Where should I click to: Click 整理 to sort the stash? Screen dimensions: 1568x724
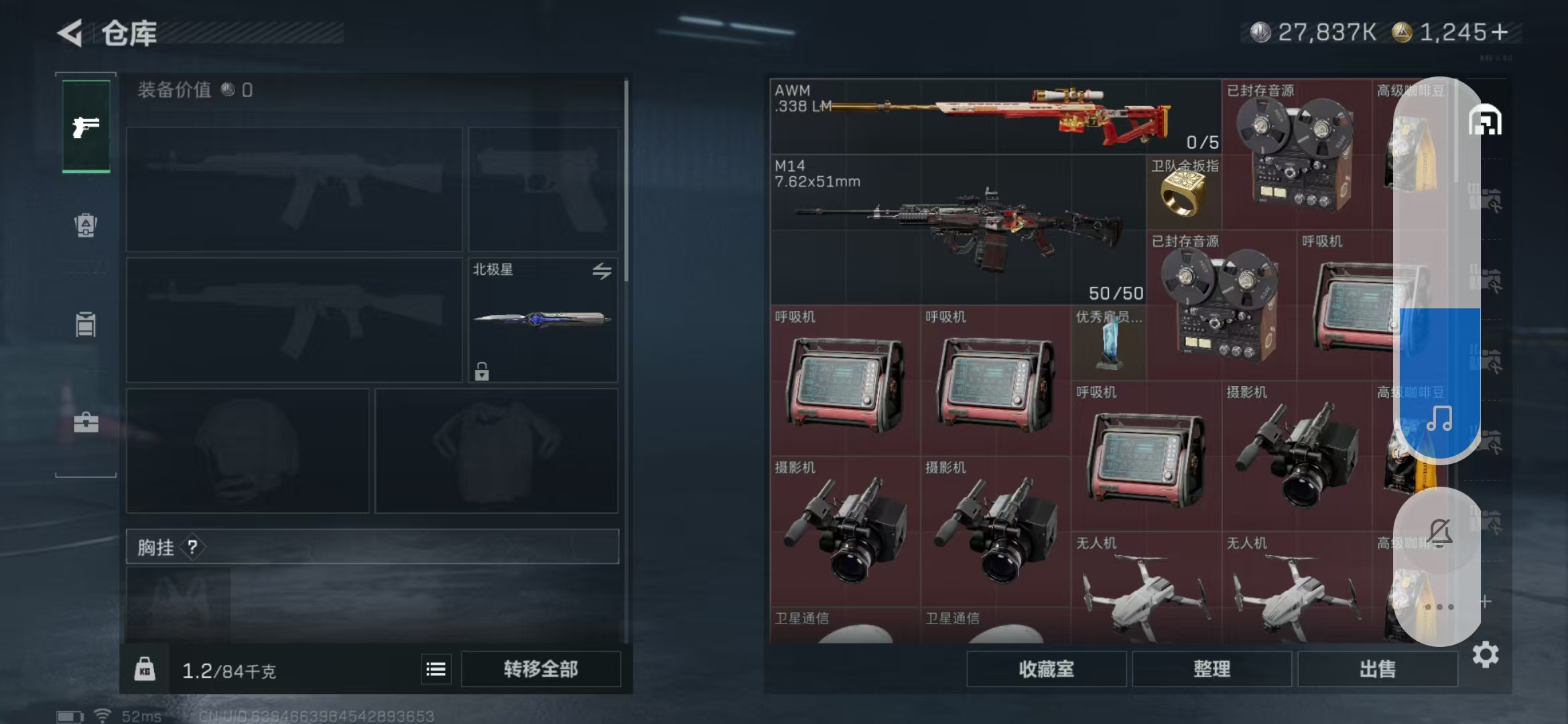coord(1212,669)
